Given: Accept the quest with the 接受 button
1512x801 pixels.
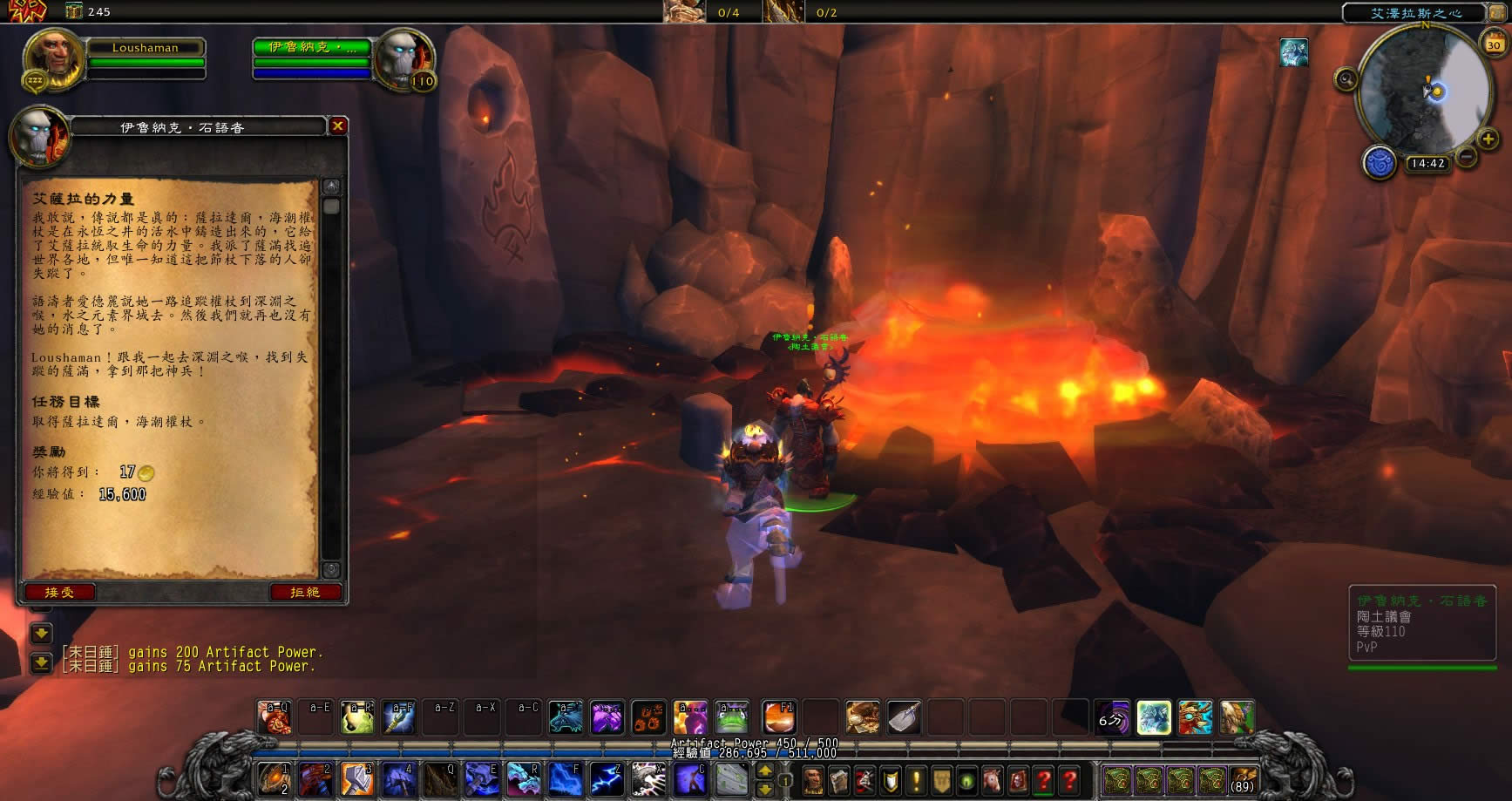Looking at the screenshot, I should [x=59, y=593].
